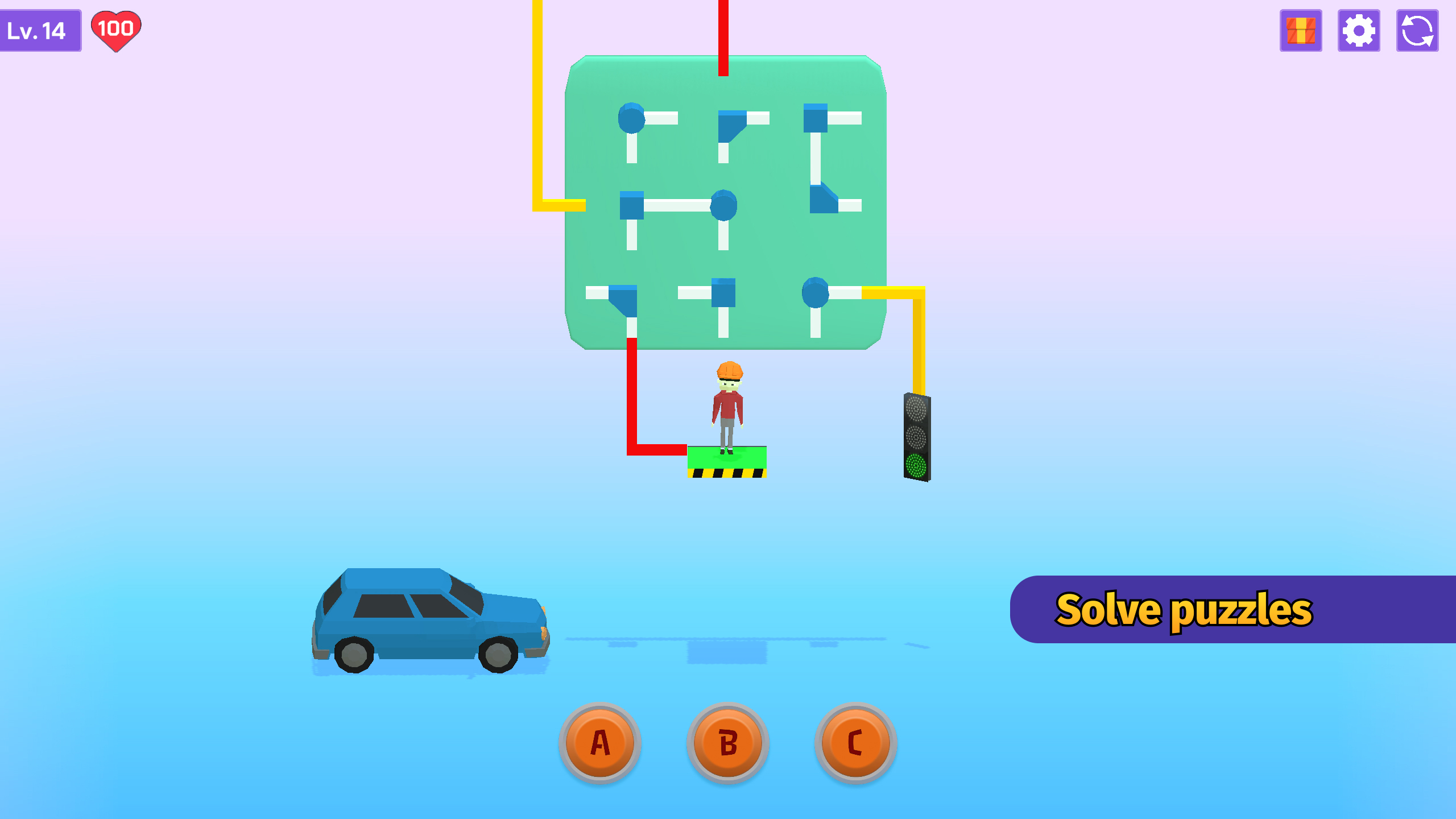Restart the level using the replay icon
1456x819 pixels.
pos(1417,31)
